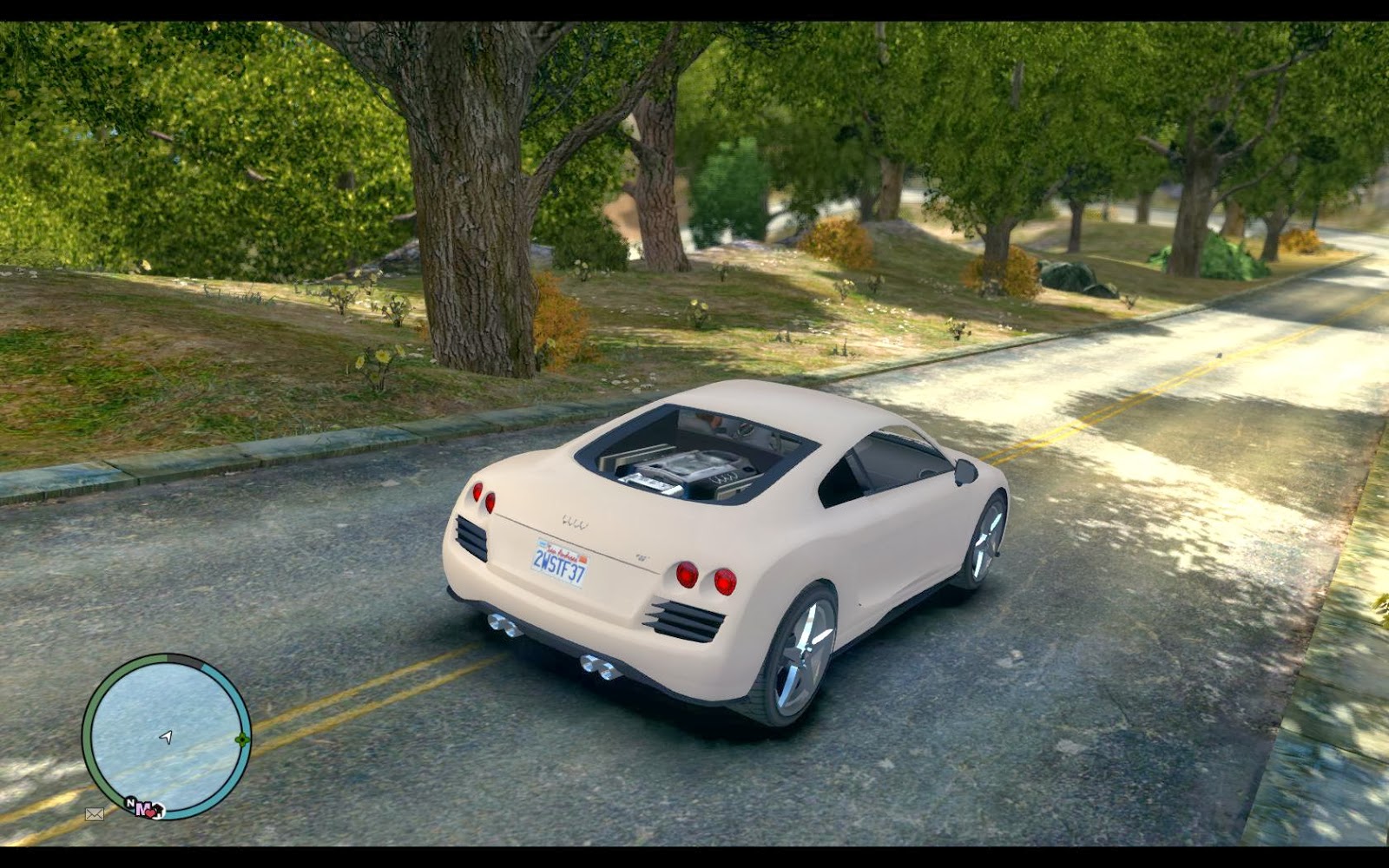The image size is (1389, 868).
Task: Click the San Andreas text on the license plate
Action: [560, 556]
